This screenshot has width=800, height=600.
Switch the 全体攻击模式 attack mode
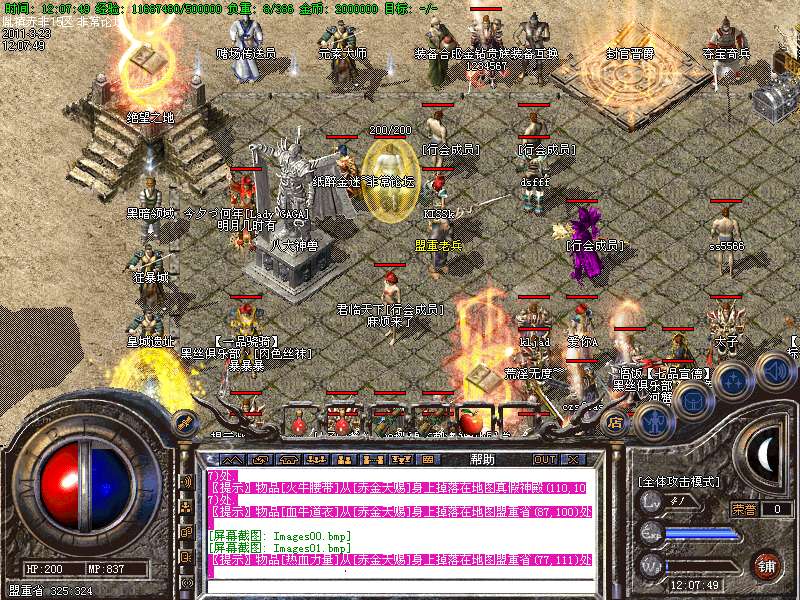point(678,482)
